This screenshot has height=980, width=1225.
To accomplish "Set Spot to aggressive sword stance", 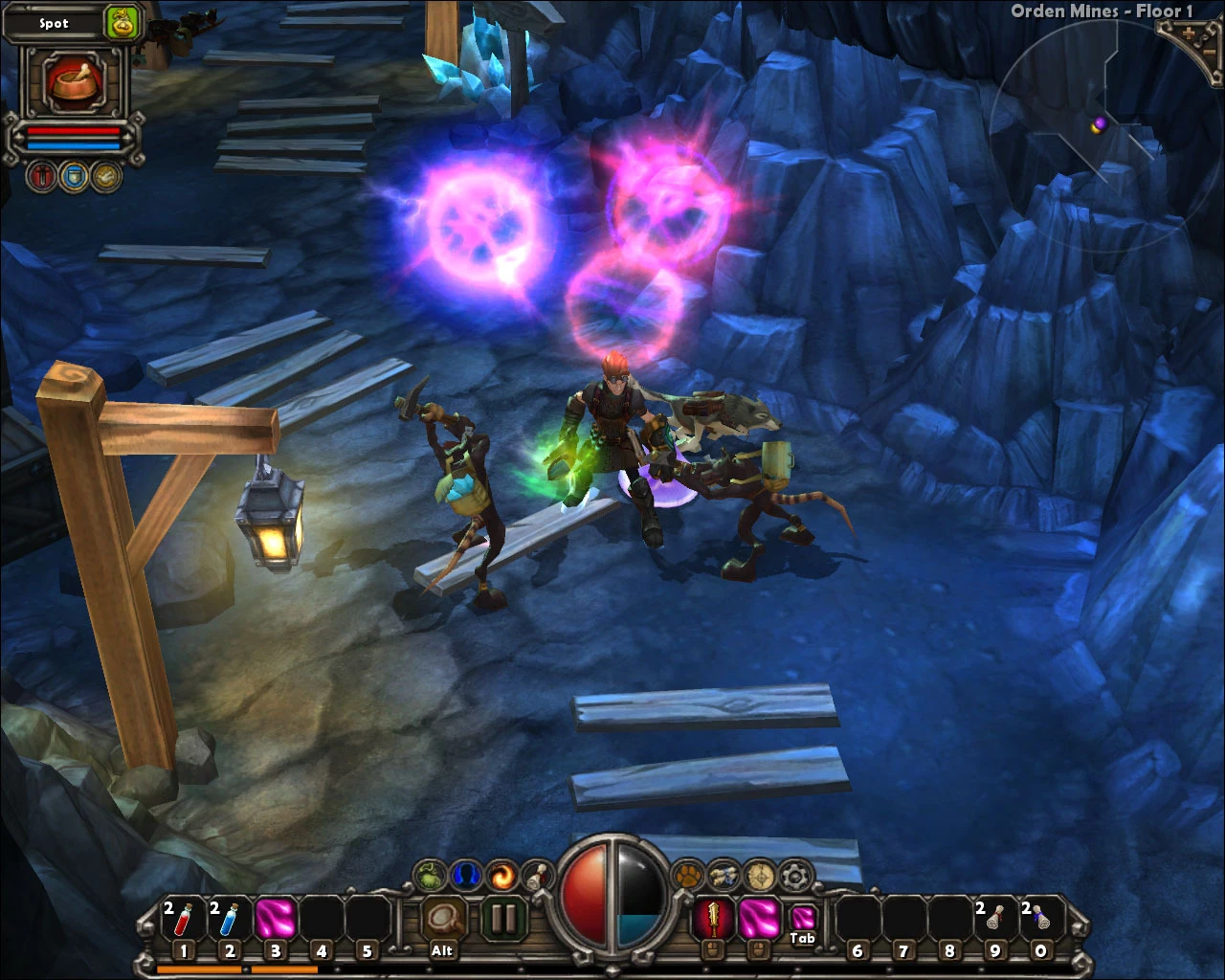I will click(x=40, y=178).
